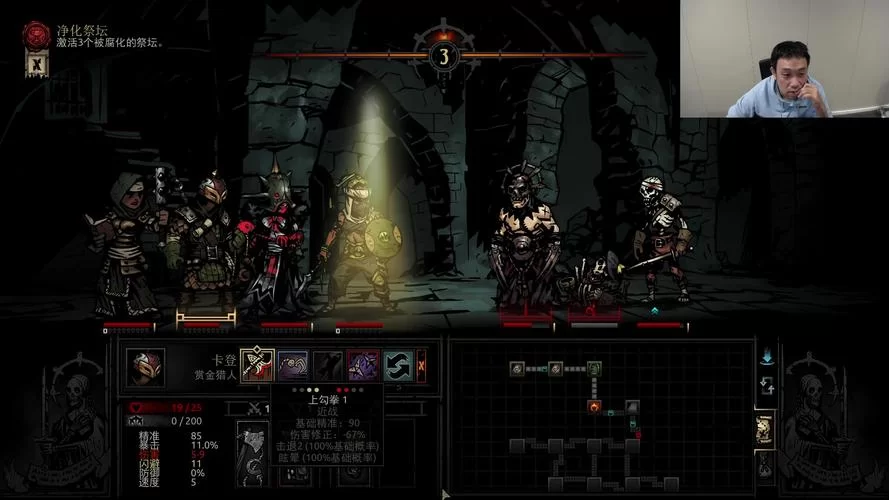Click the swap position arrows skill

[x=397, y=365]
